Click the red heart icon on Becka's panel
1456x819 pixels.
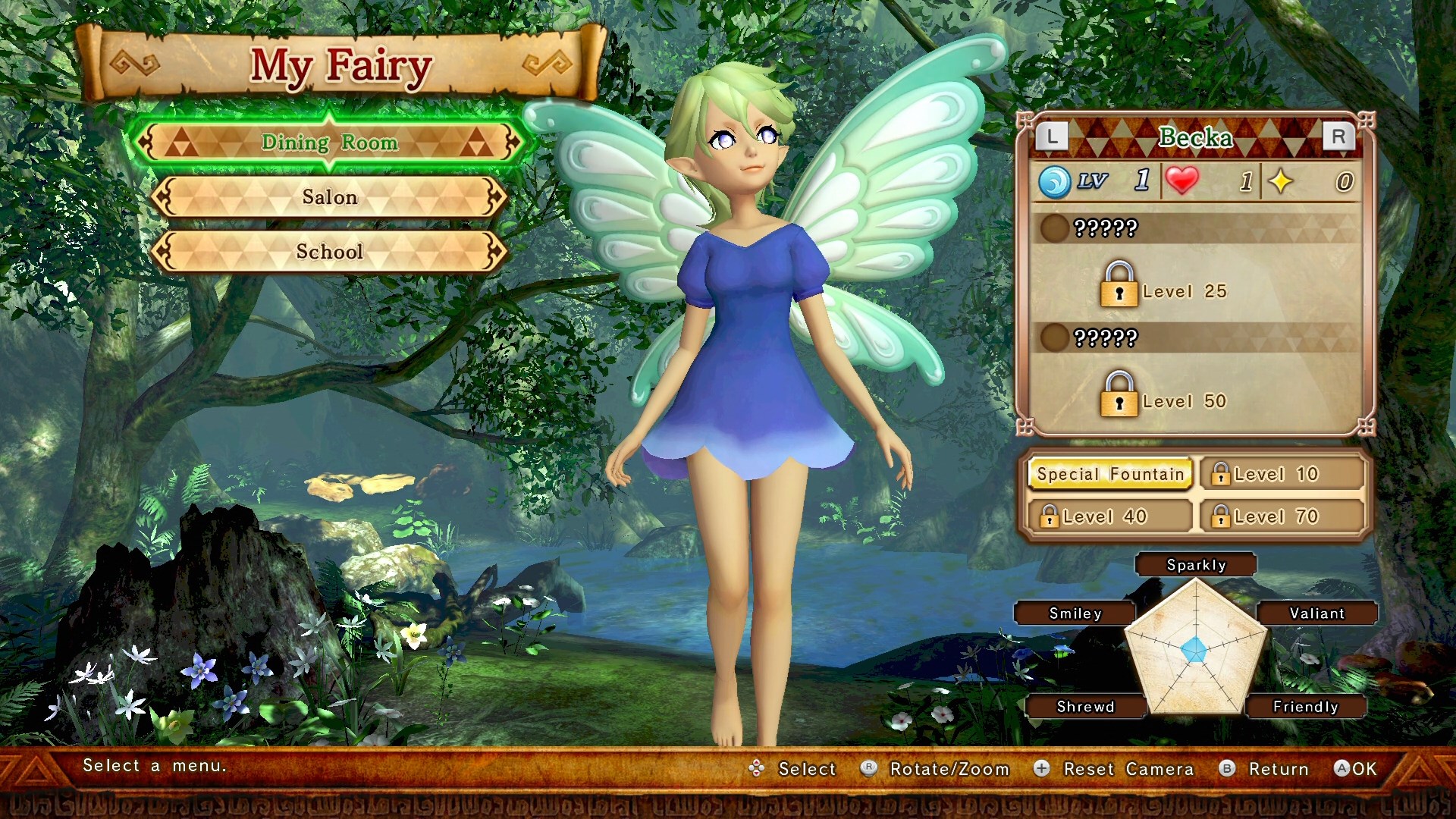coord(1183,180)
